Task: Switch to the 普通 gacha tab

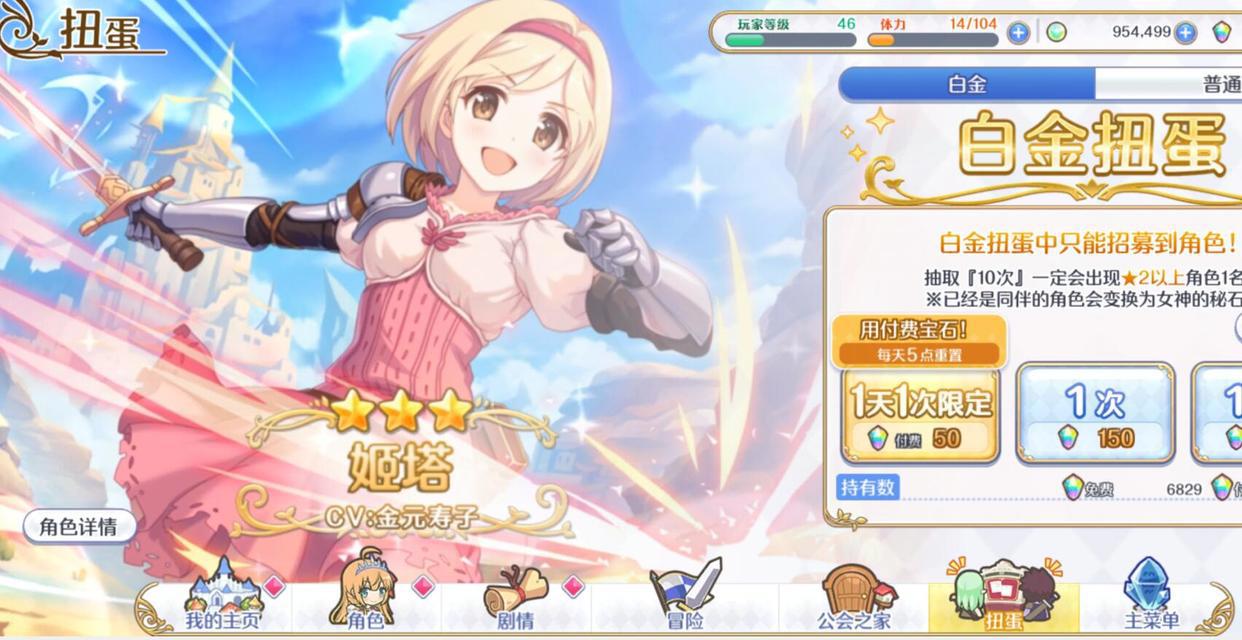Action: click(1200, 84)
